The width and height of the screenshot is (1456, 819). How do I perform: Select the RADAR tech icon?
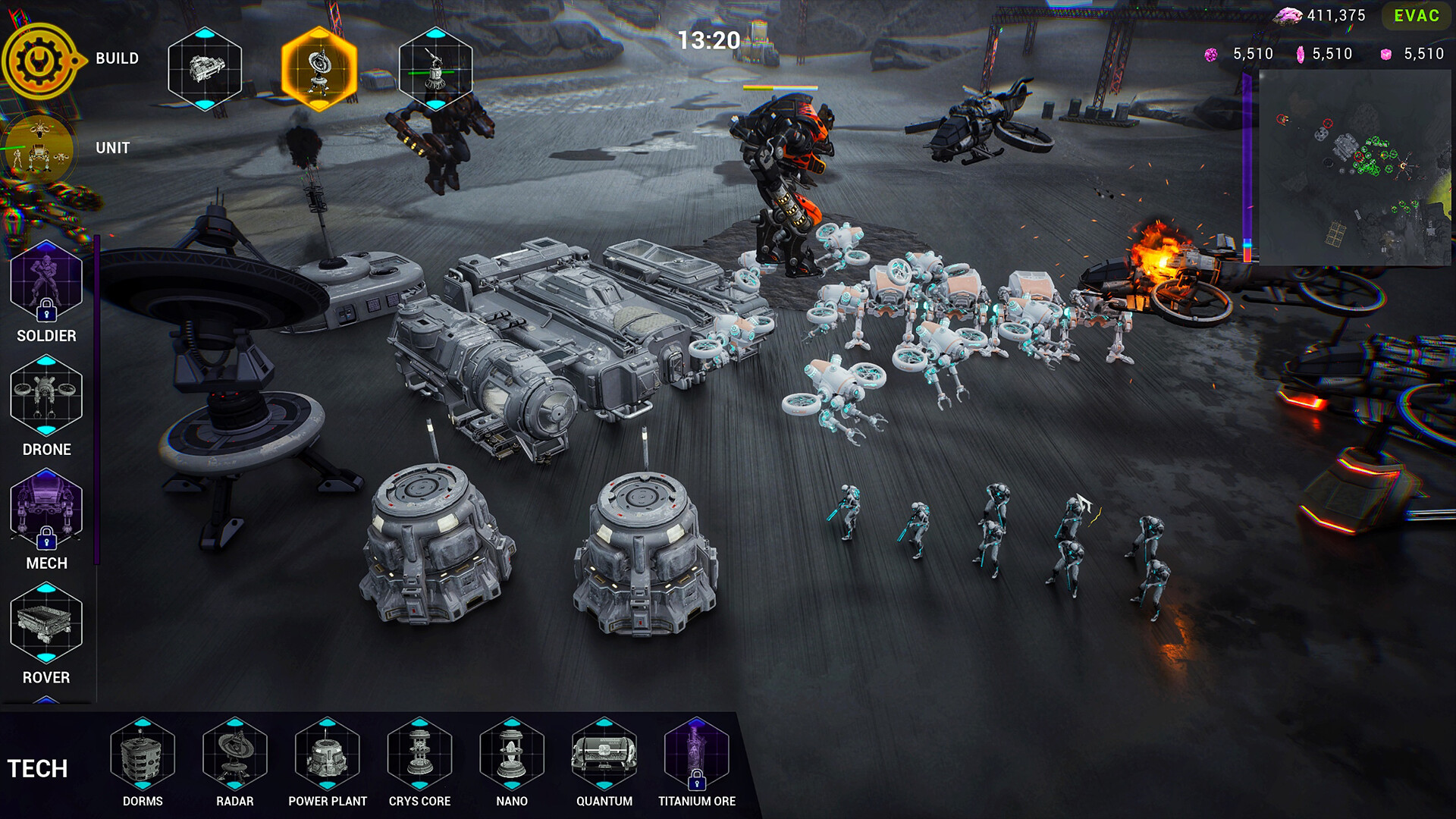click(235, 754)
